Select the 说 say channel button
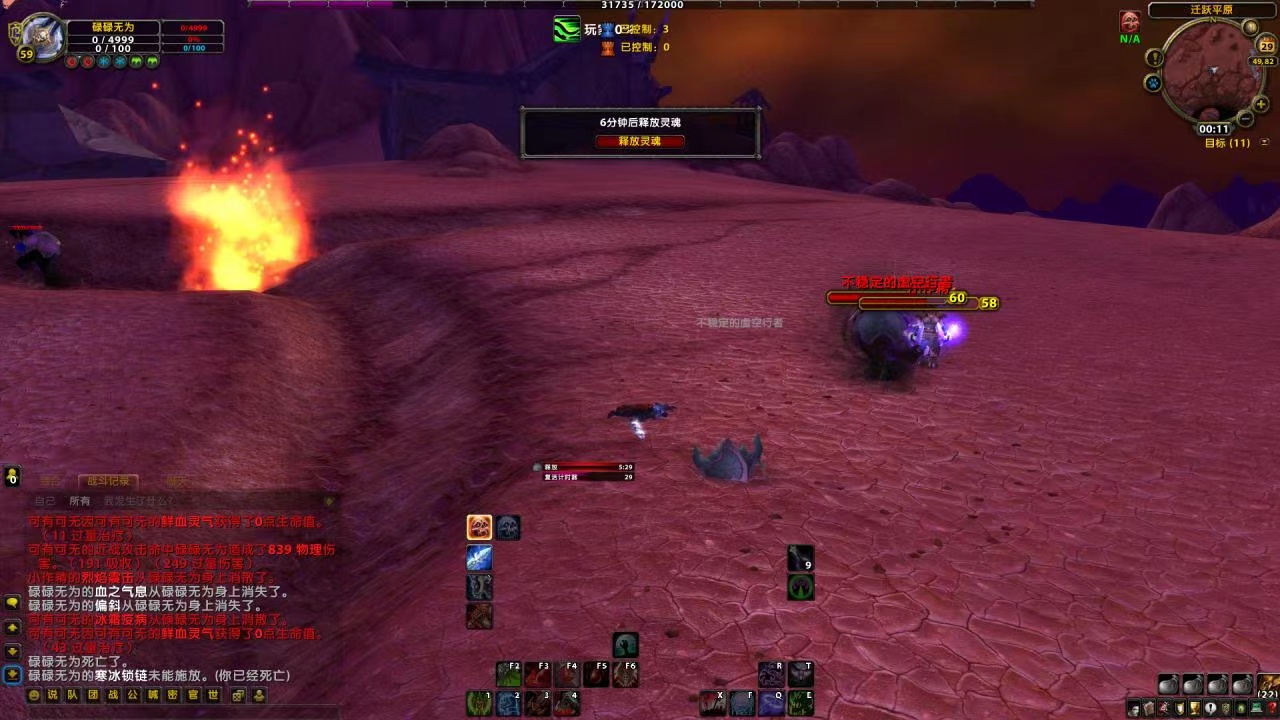 pyautogui.click(x=53, y=695)
